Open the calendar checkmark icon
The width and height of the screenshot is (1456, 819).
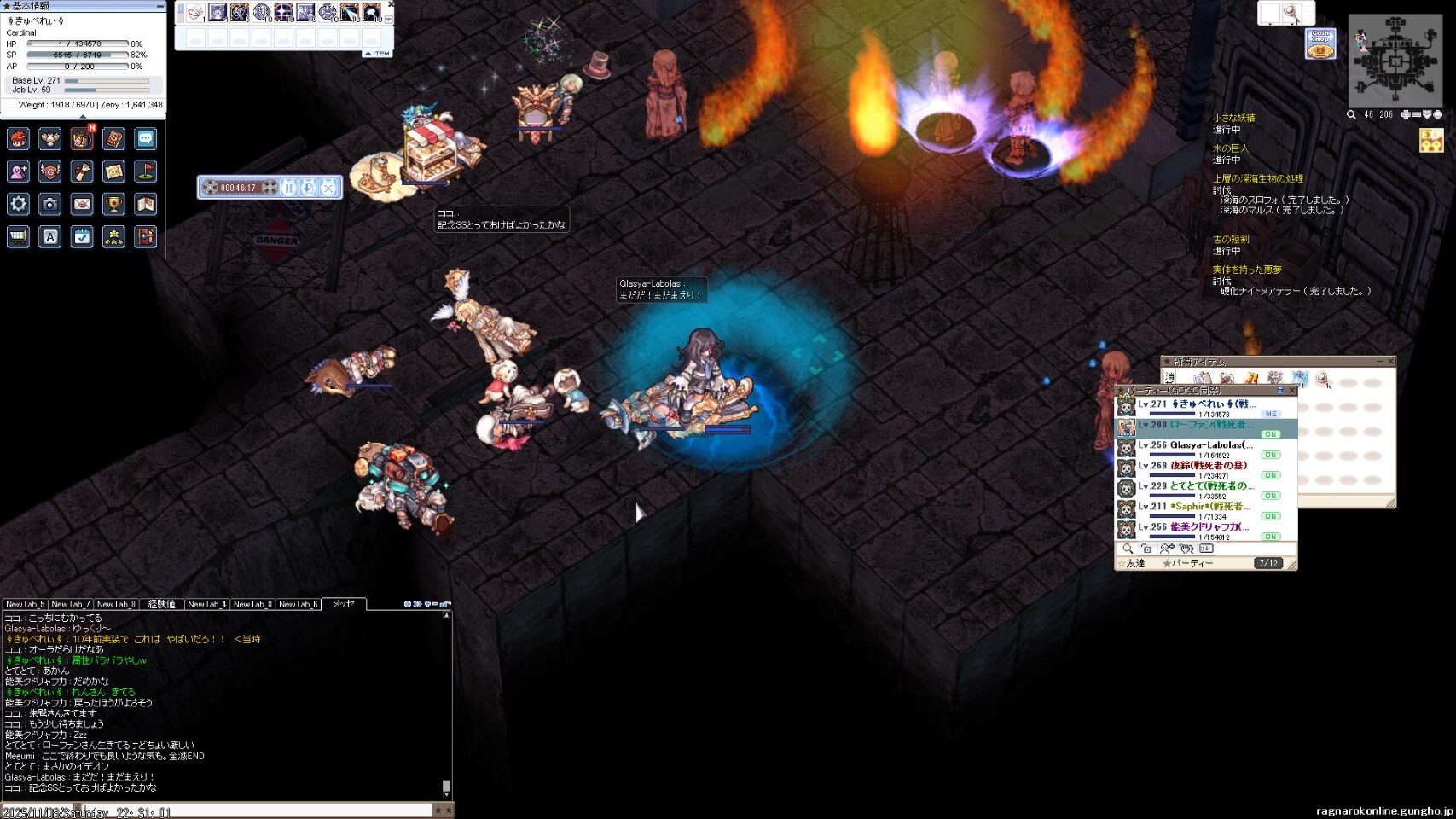pos(82,236)
